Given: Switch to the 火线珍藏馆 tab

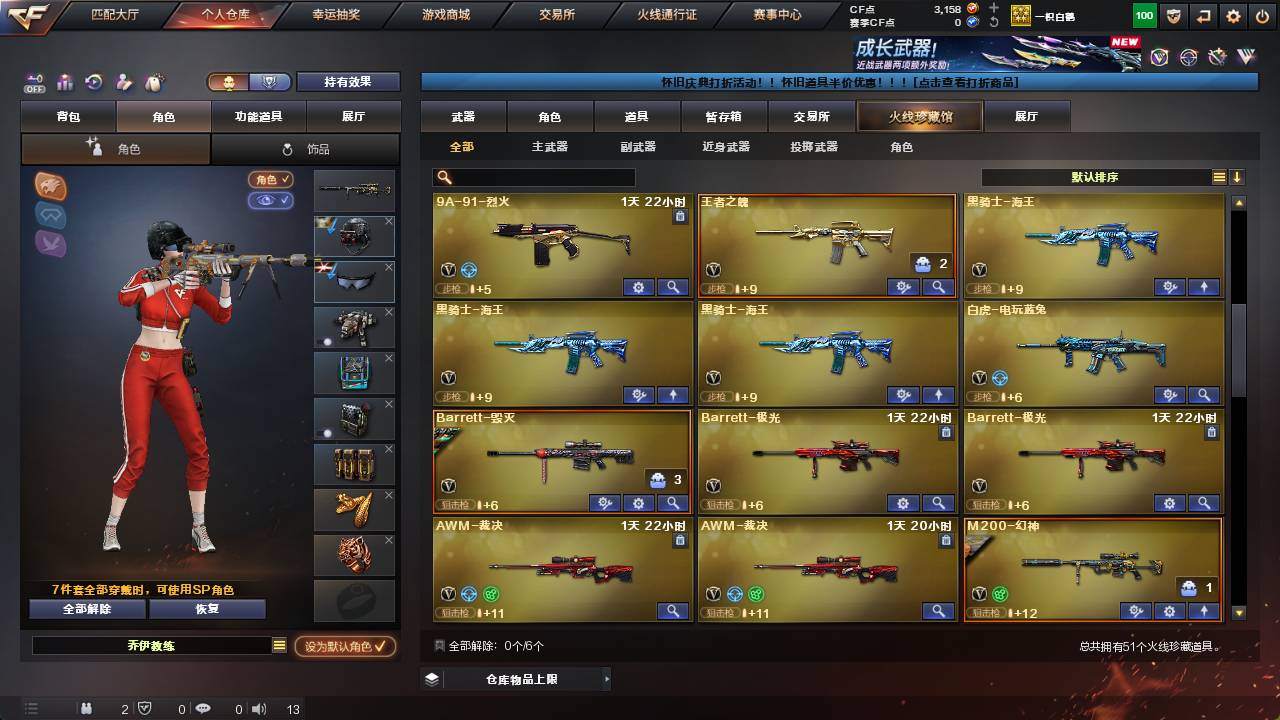Looking at the screenshot, I should click(x=917, y=116).
